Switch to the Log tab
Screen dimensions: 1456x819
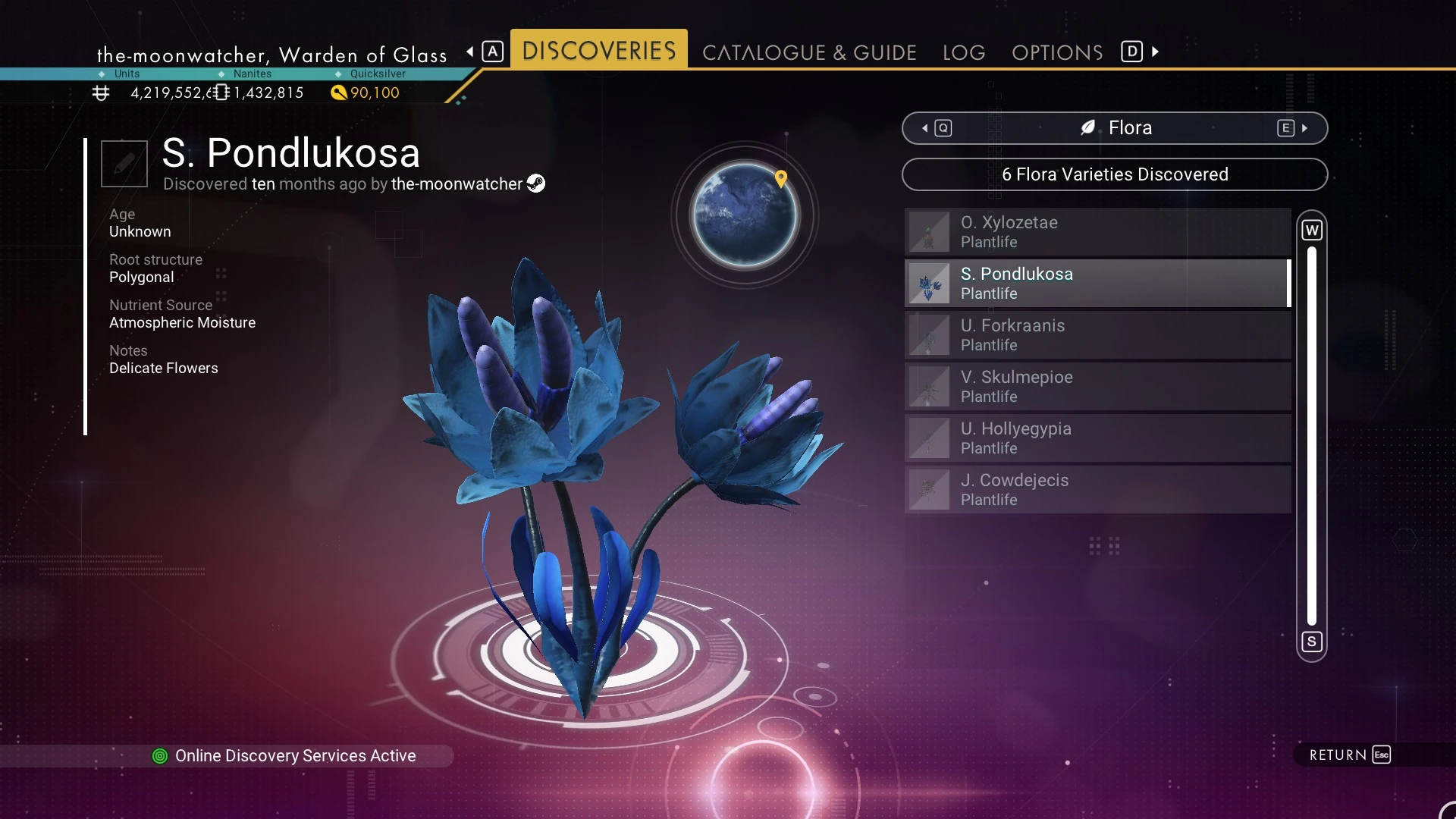(x=964, y=52)
